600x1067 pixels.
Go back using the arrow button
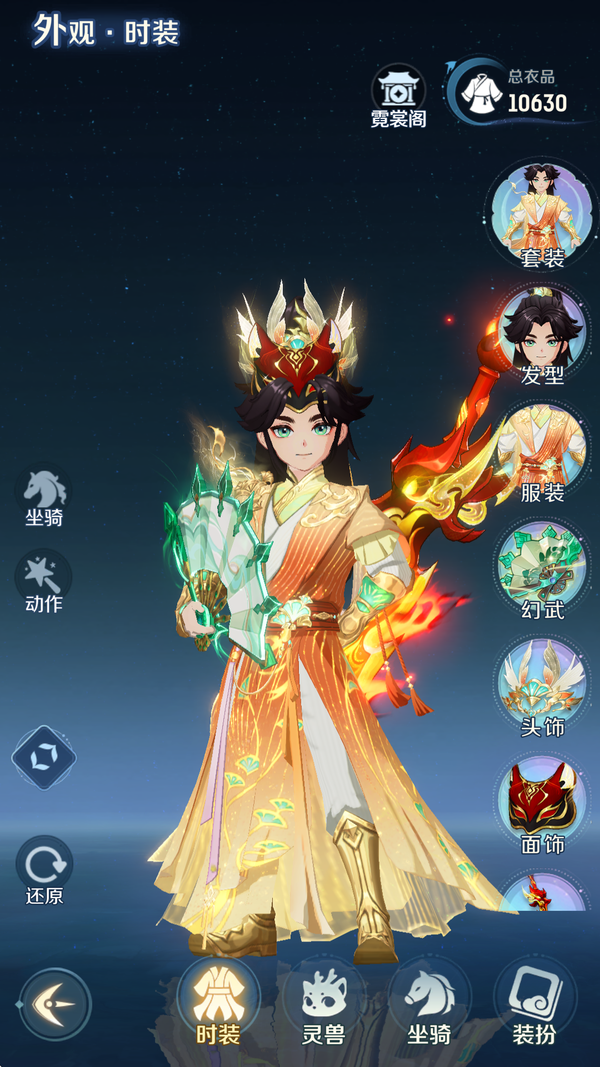[55, 1003]
